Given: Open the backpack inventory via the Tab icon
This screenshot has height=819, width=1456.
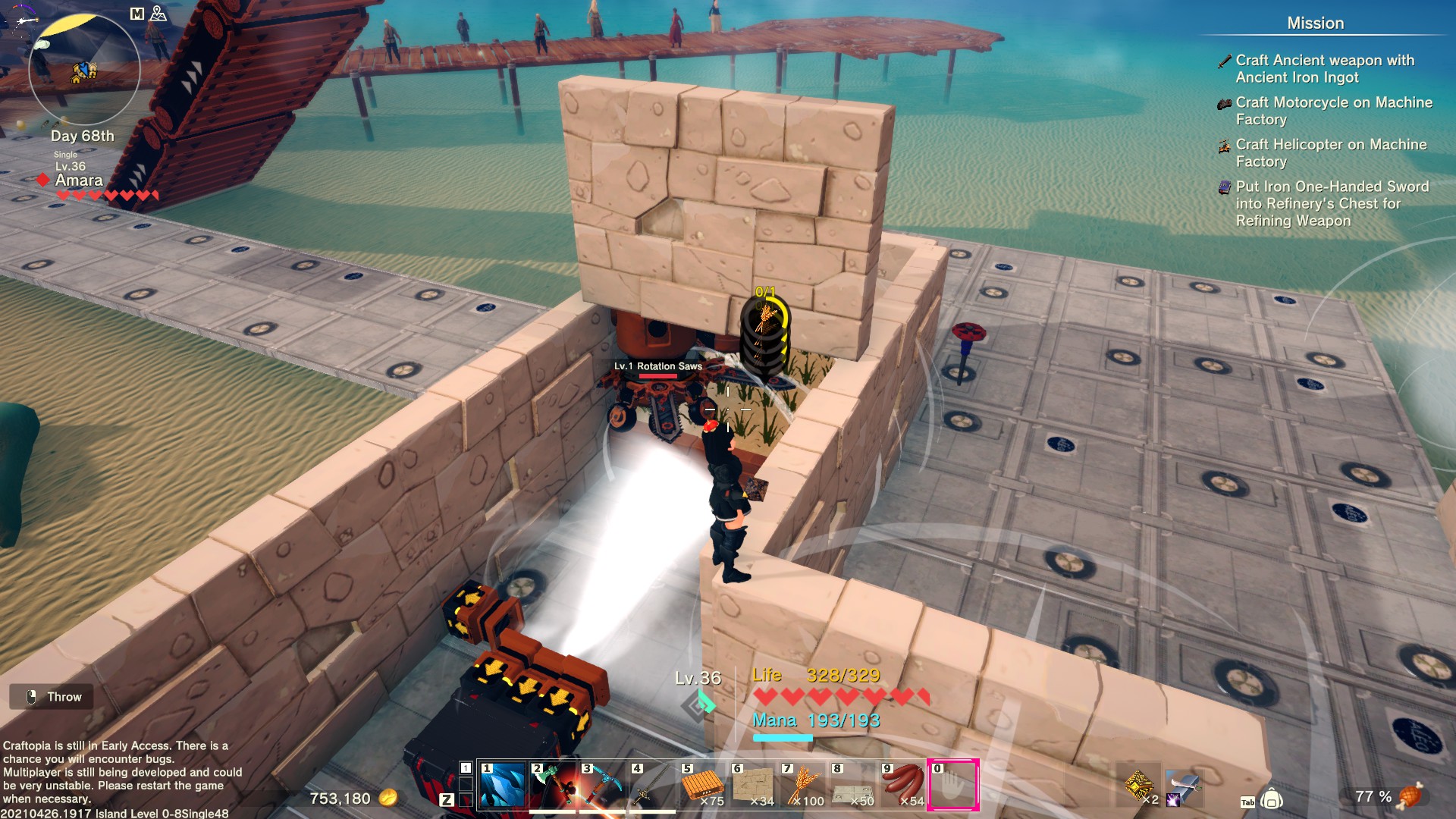Looking at the screenshot, I should [1271, 799].
